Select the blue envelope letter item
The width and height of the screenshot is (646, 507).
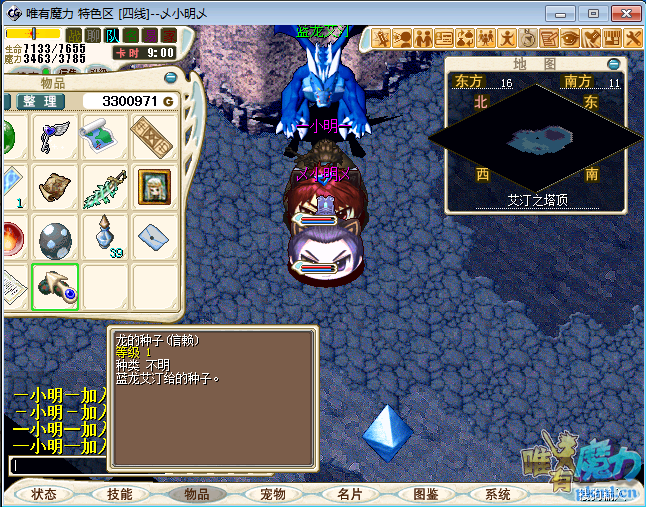[x=153, y=237]
